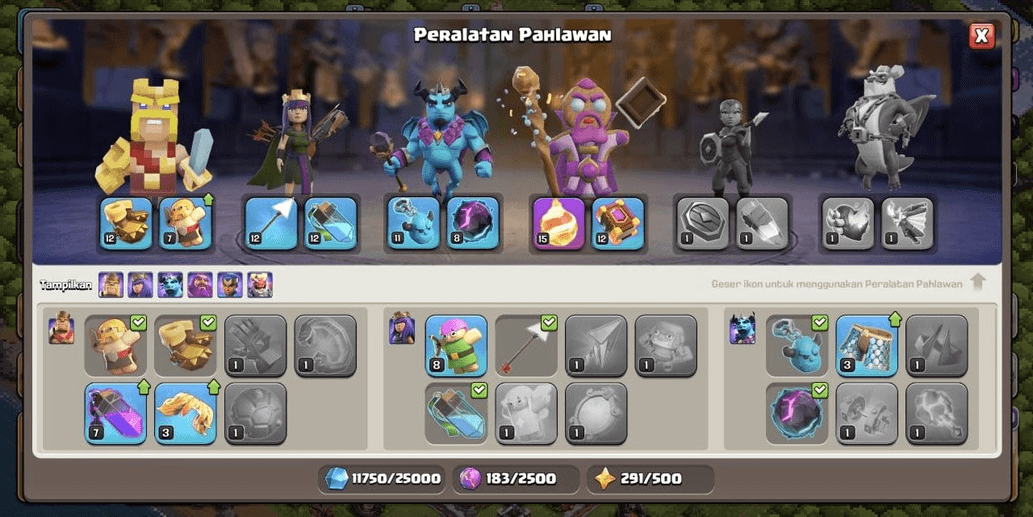Select the Queen's greyed-out Giant Arrow
The height and width of the screenshot is (517, 1033).
point(596,346)
